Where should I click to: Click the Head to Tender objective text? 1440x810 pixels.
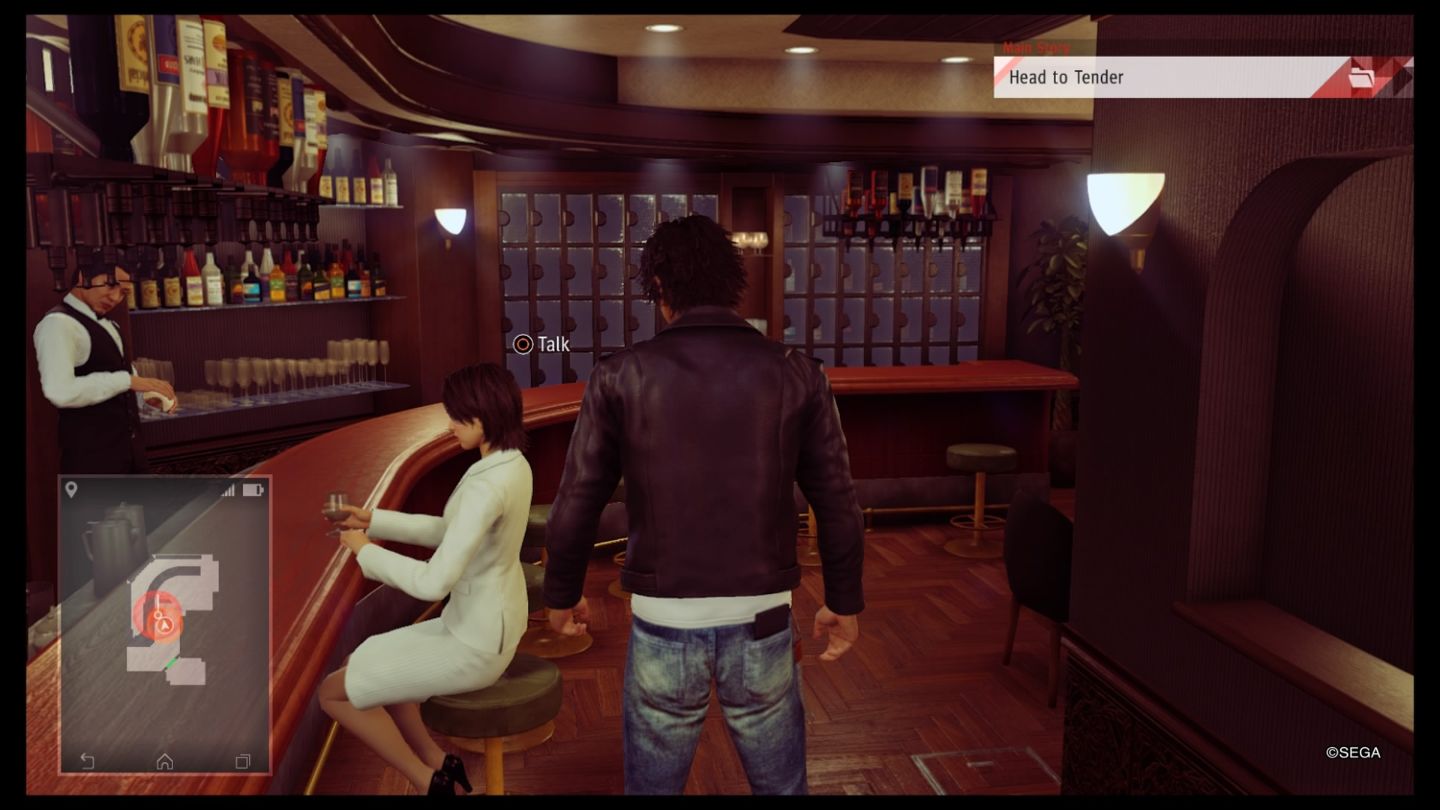click(1068, 77)
